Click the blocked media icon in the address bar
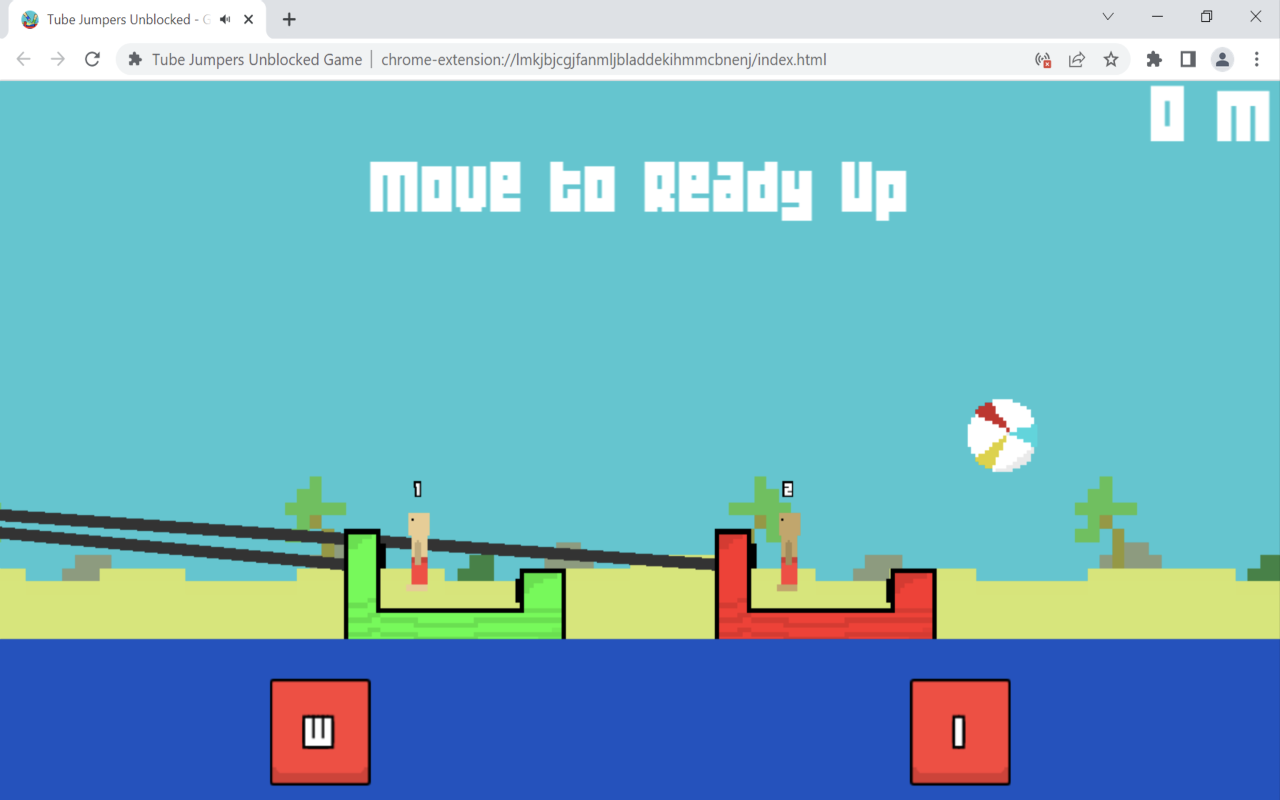1280x800 pixels. click(x=1043, y=59)
